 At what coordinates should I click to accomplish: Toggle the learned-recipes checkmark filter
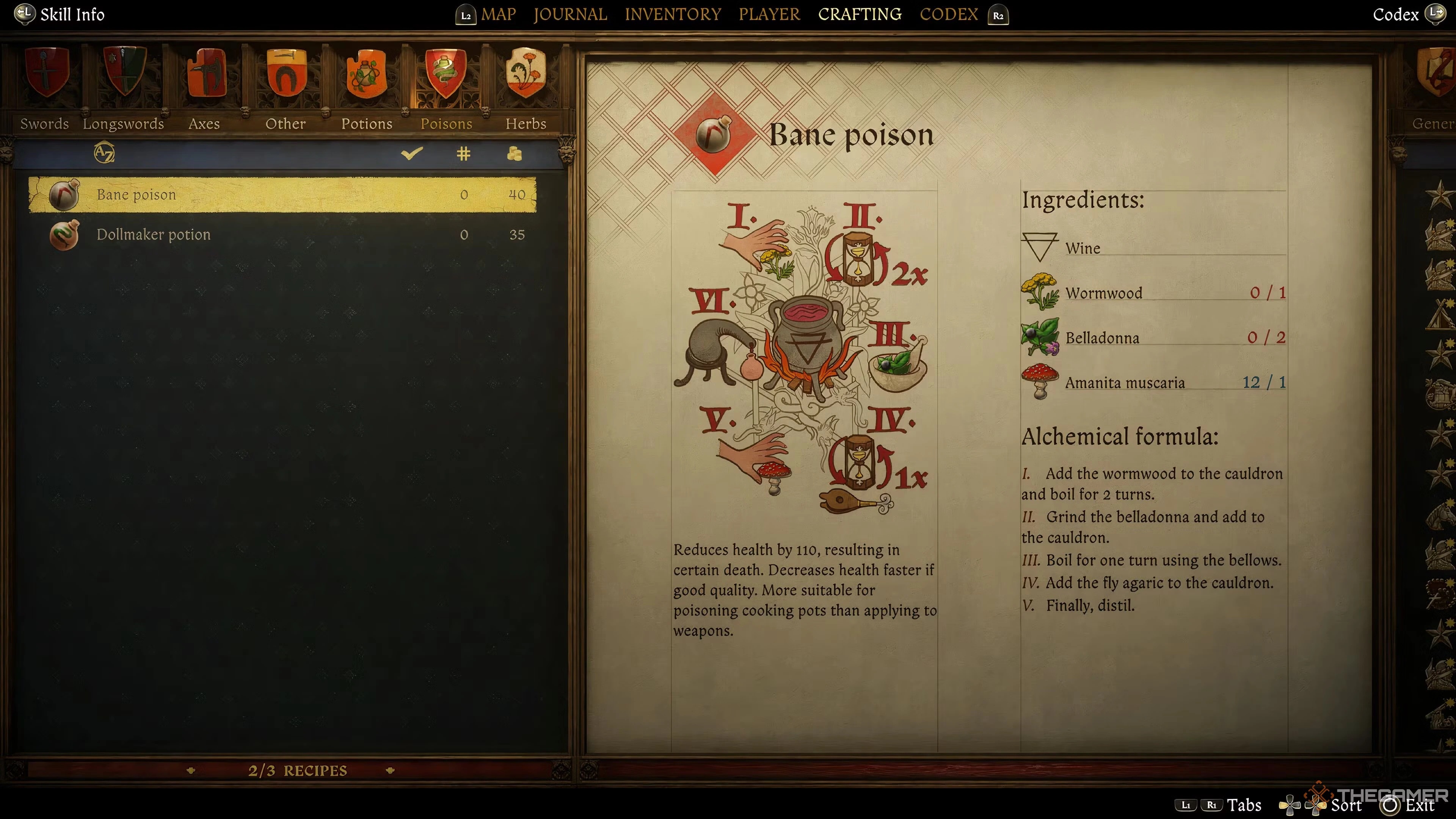point(412,154)
